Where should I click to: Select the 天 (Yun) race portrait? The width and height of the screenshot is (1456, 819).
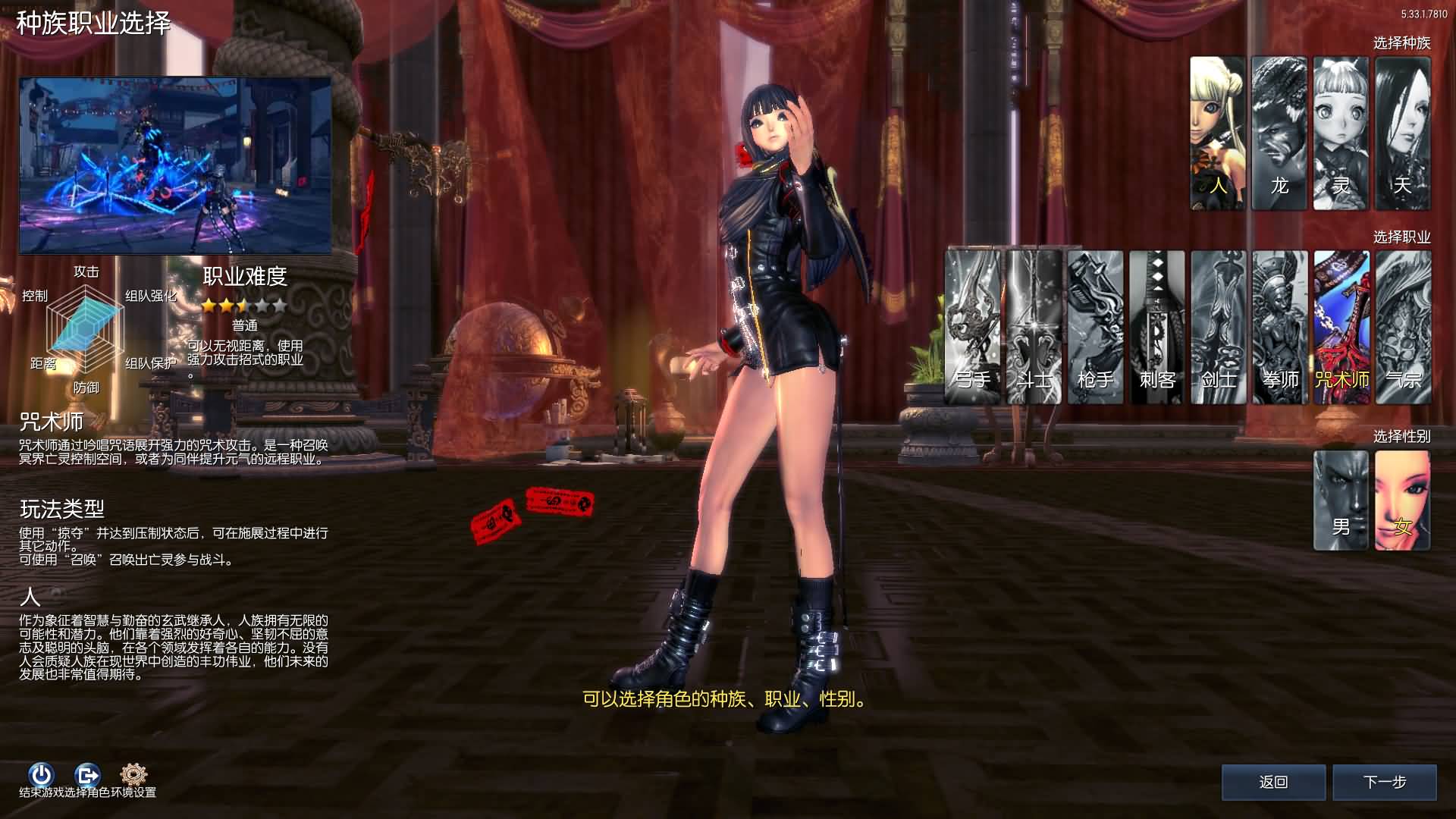1402,133
